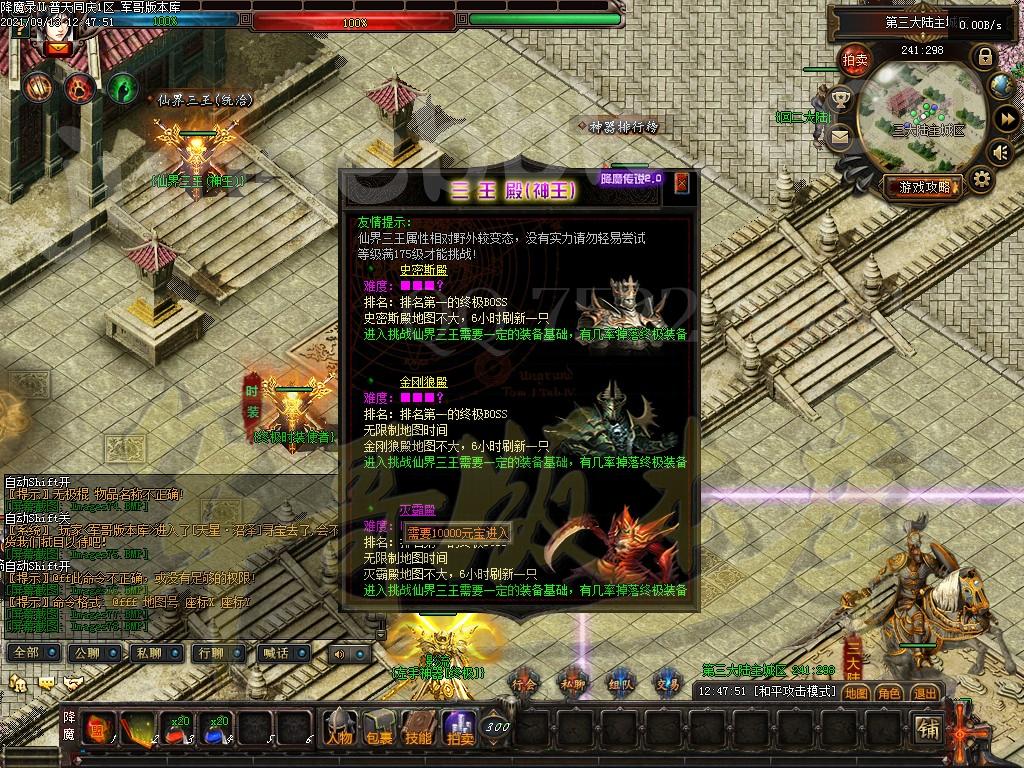Open the 游戏攻略 game guide
Image resolution: width=1024 pixels, height=768 pixels.
pos(922,186)
